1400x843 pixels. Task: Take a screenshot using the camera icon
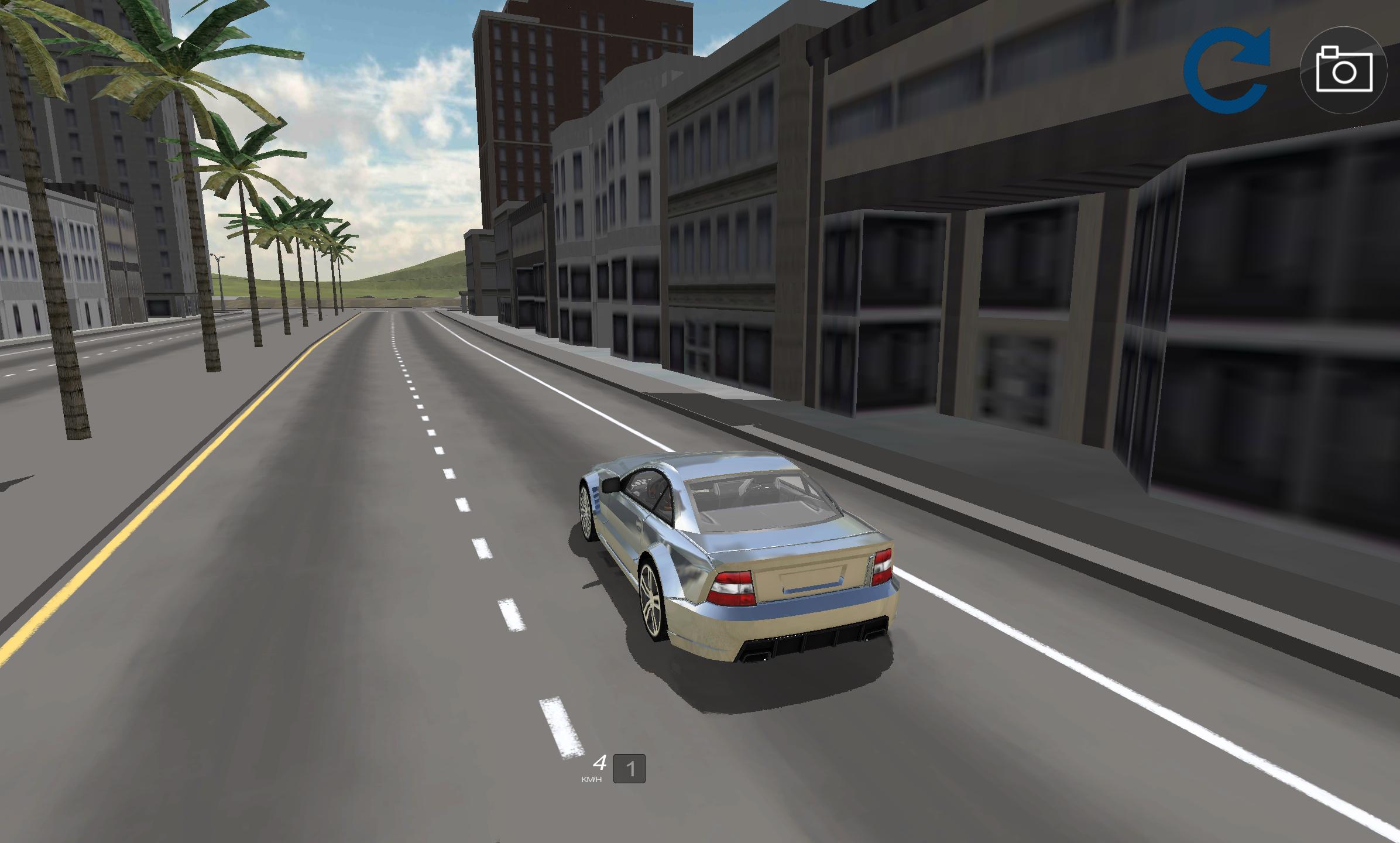click(1343, 68)
